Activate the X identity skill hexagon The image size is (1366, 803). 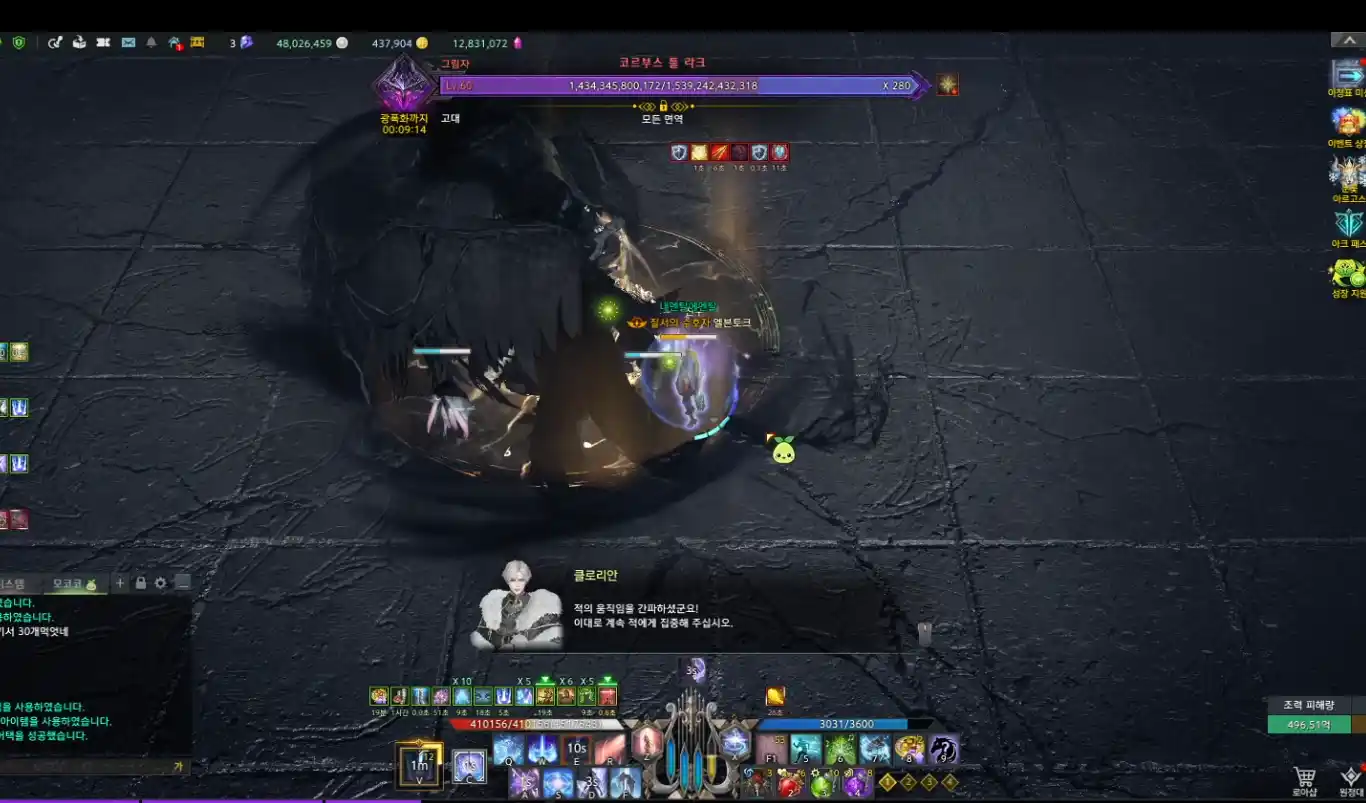pos(735,742)
